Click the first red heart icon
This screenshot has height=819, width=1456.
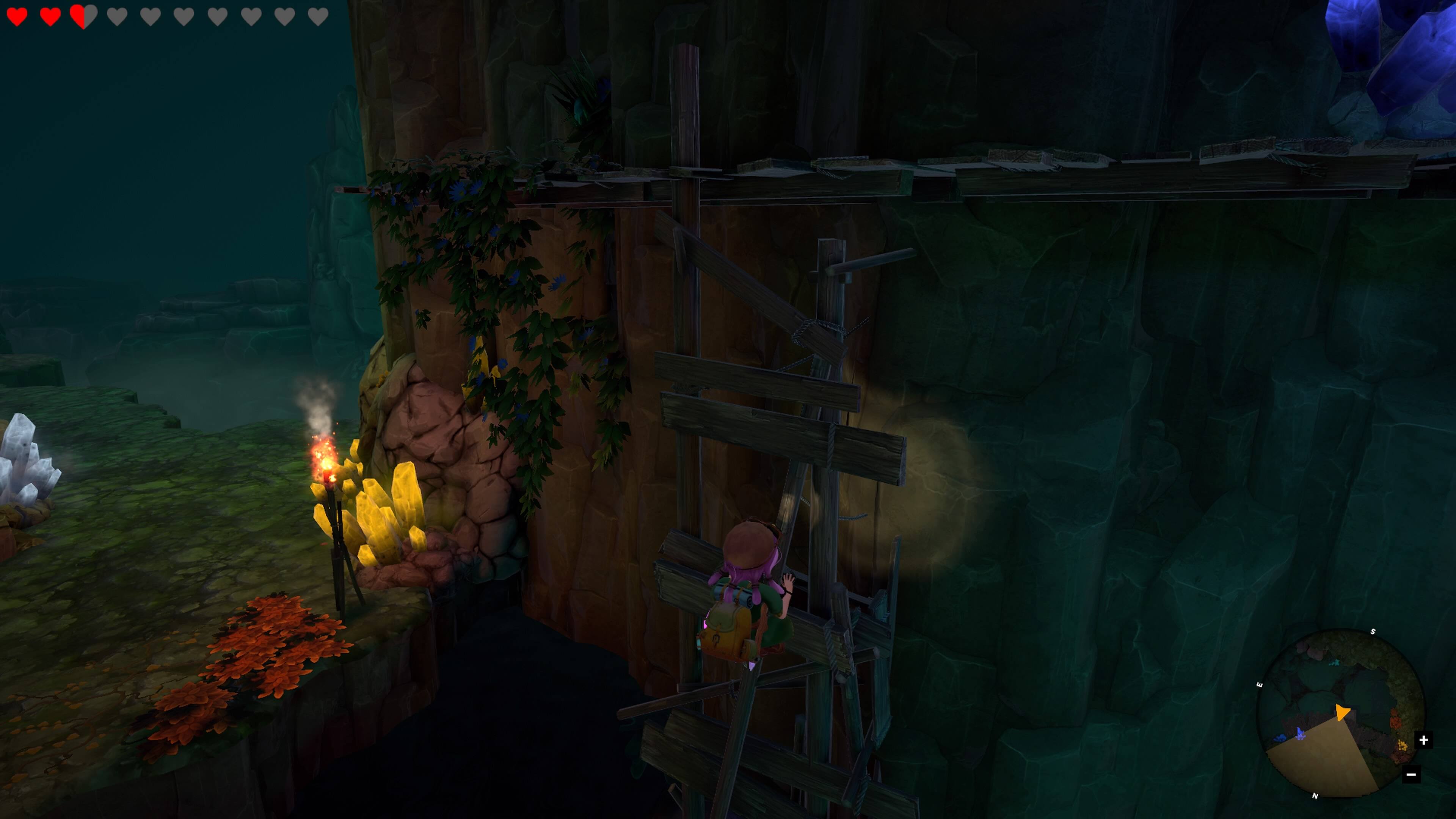click(17, 17)
